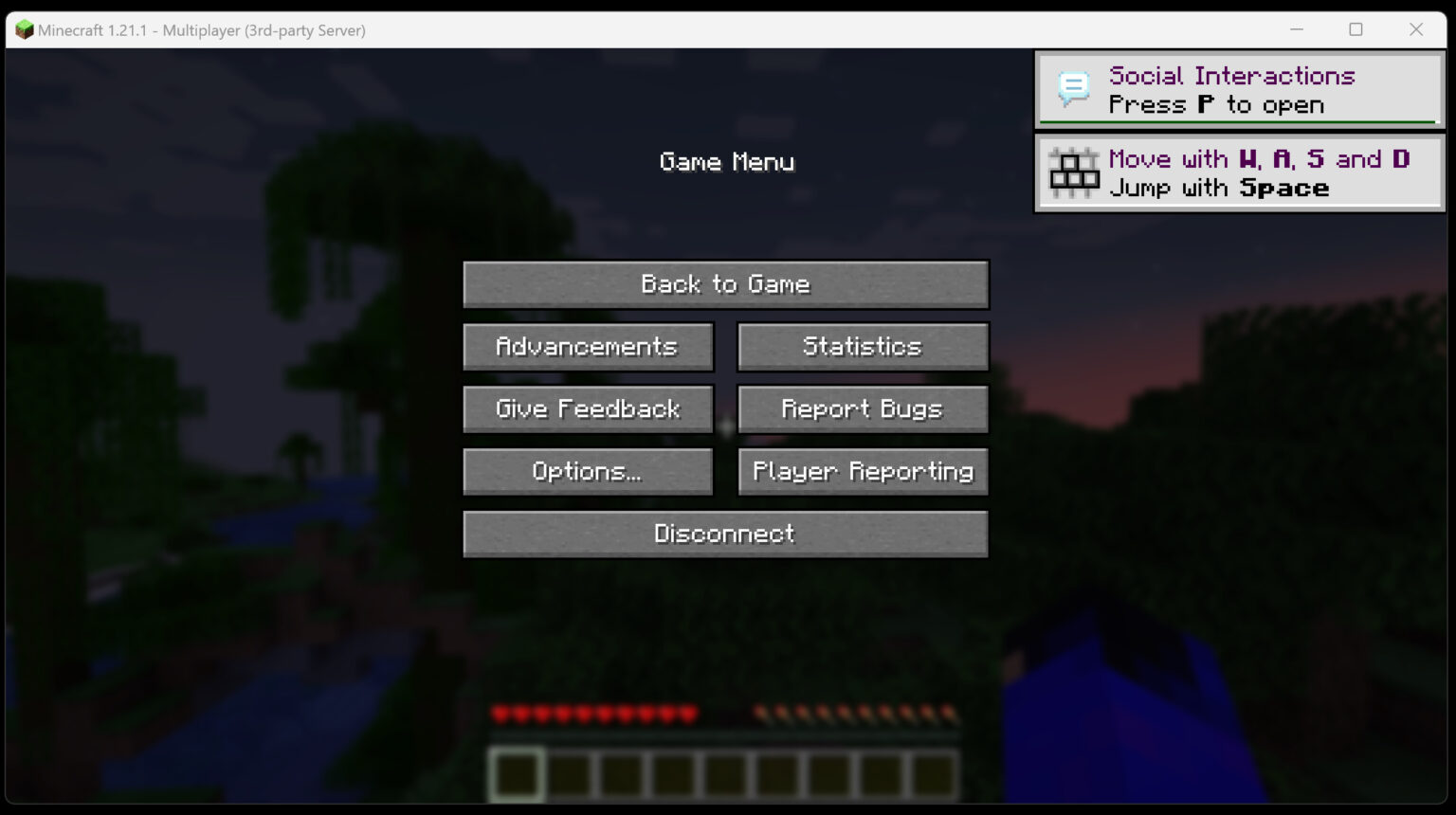Viewport: 1456px width, 815px height.
Task: Click the Minecraft grass block icon in title bar
Action: point(25,29)
